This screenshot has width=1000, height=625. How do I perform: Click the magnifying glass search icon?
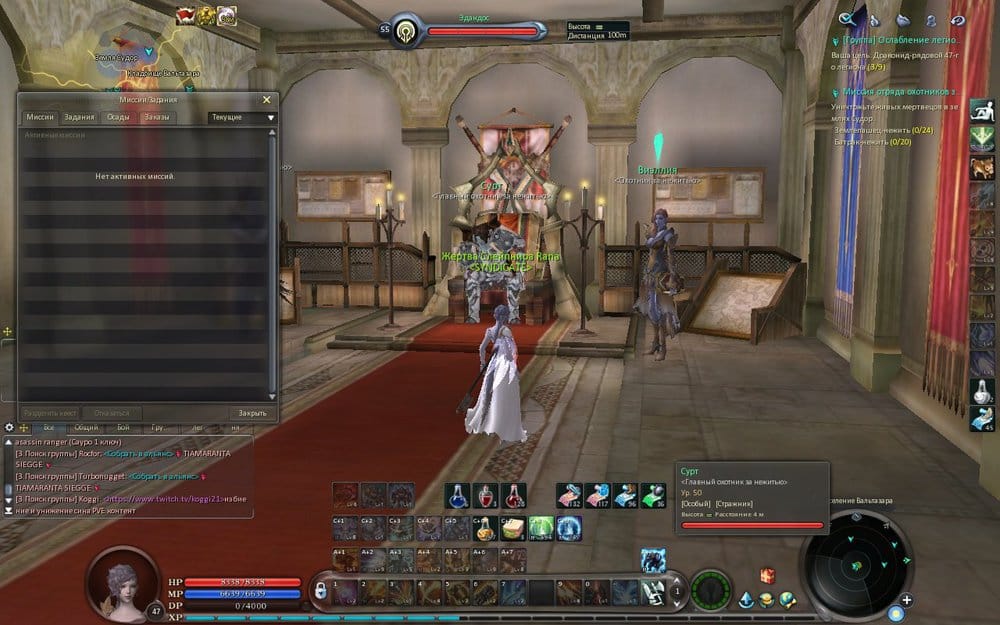[x=847, y=18]
